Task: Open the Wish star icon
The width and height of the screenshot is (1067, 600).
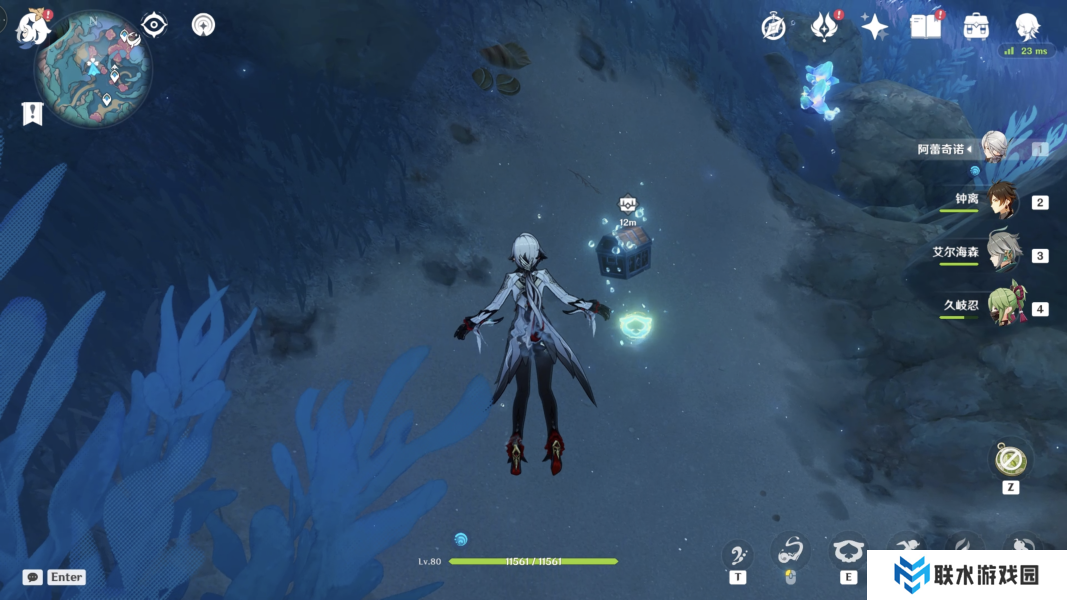Action: coord(875,27)
